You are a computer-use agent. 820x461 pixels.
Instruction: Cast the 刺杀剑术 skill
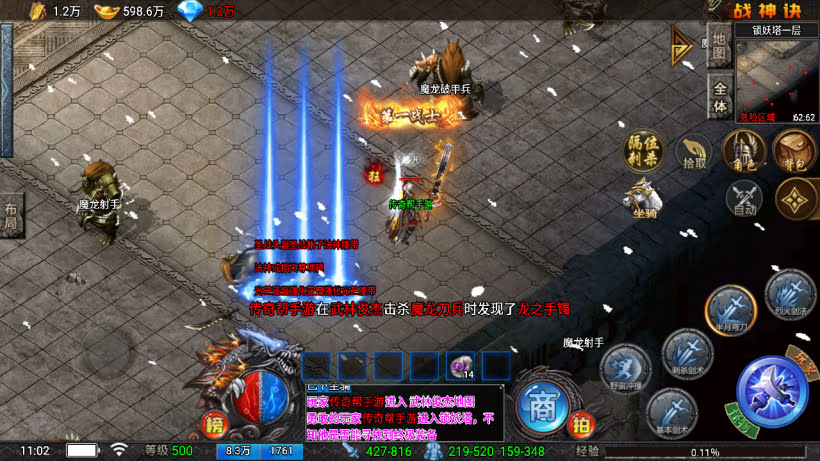687,352
